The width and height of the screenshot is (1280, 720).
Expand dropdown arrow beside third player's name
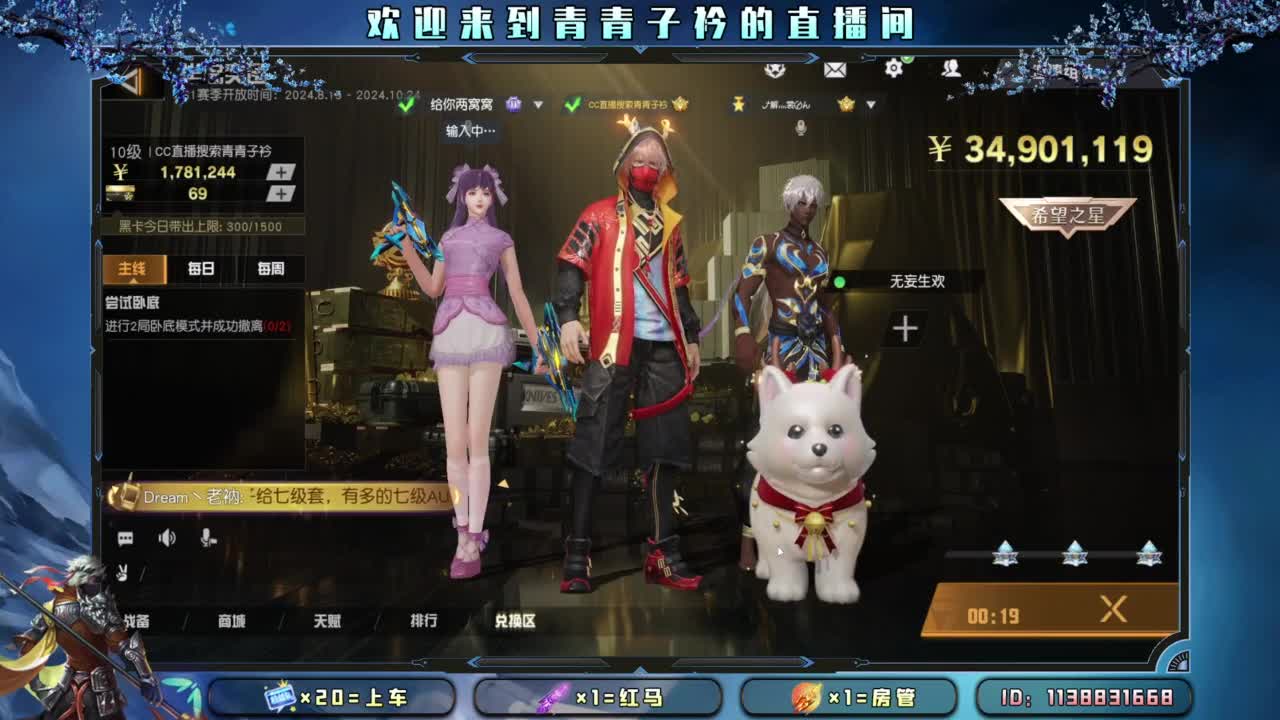[871, 104]
